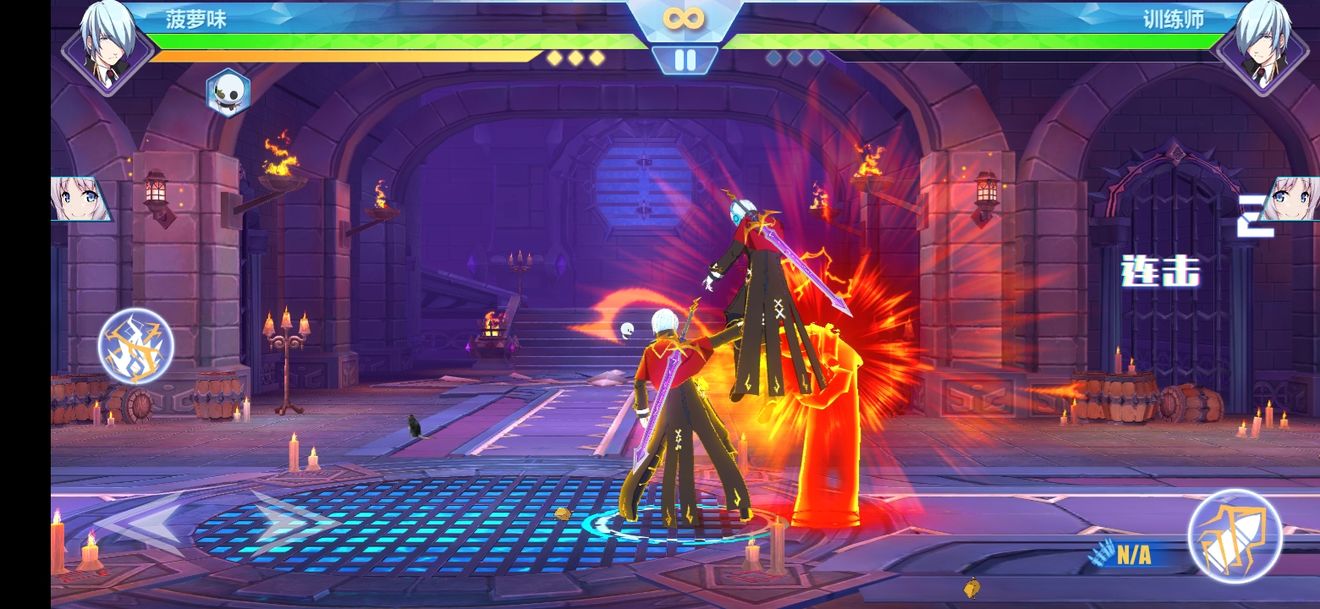Activate the lightning burst skill button

pos(136,346)
